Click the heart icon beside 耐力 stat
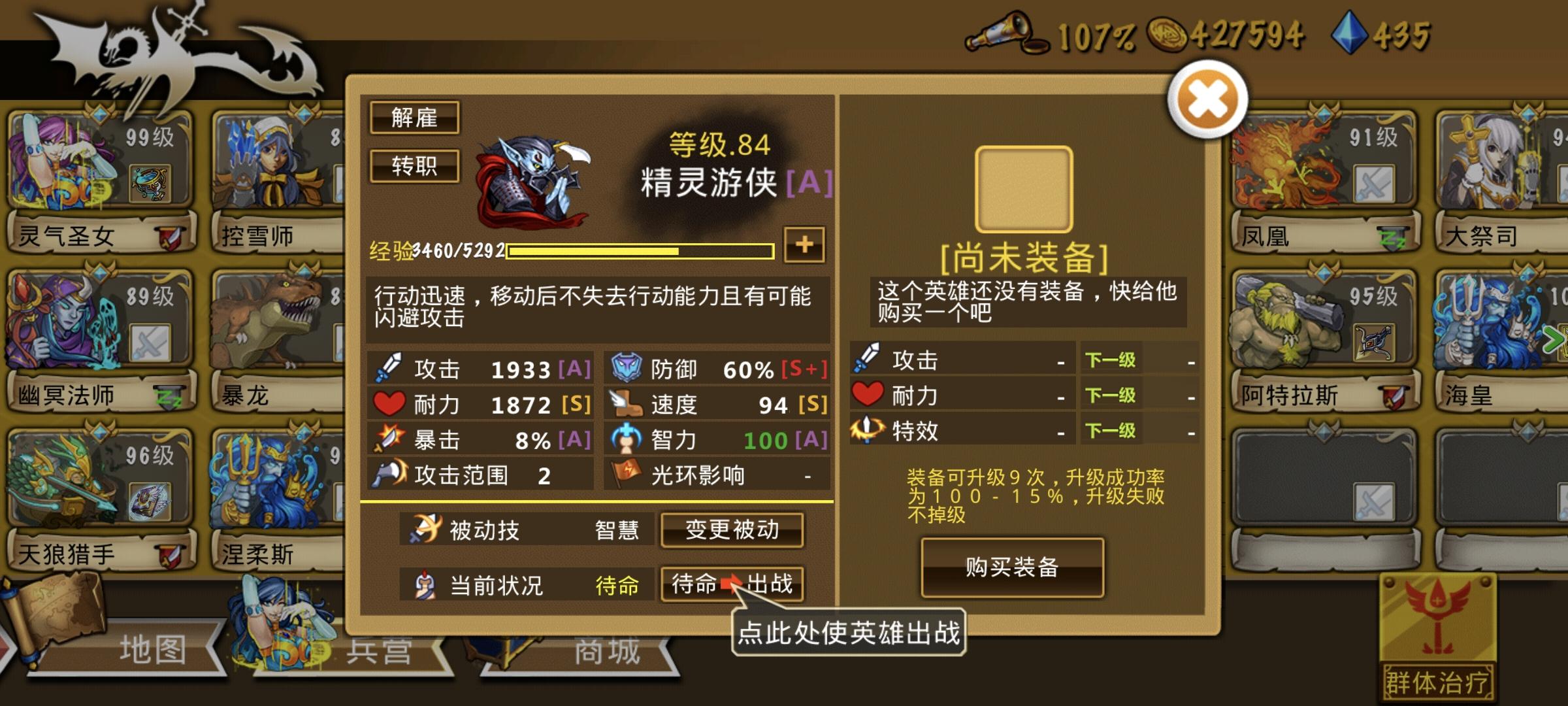 pyautogui.click(x=390, y=404)
